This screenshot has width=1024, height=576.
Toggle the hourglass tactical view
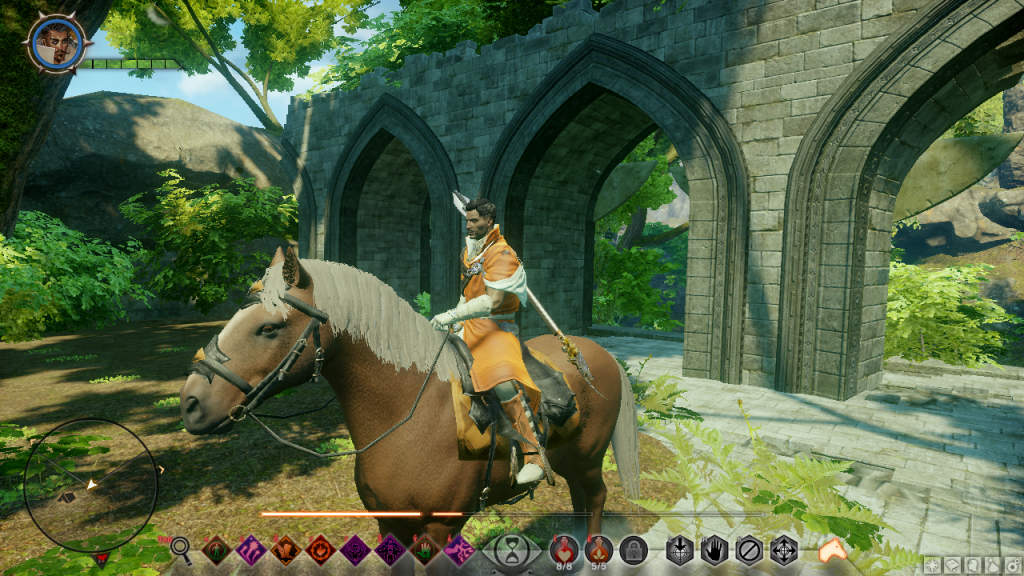[512, 550]
